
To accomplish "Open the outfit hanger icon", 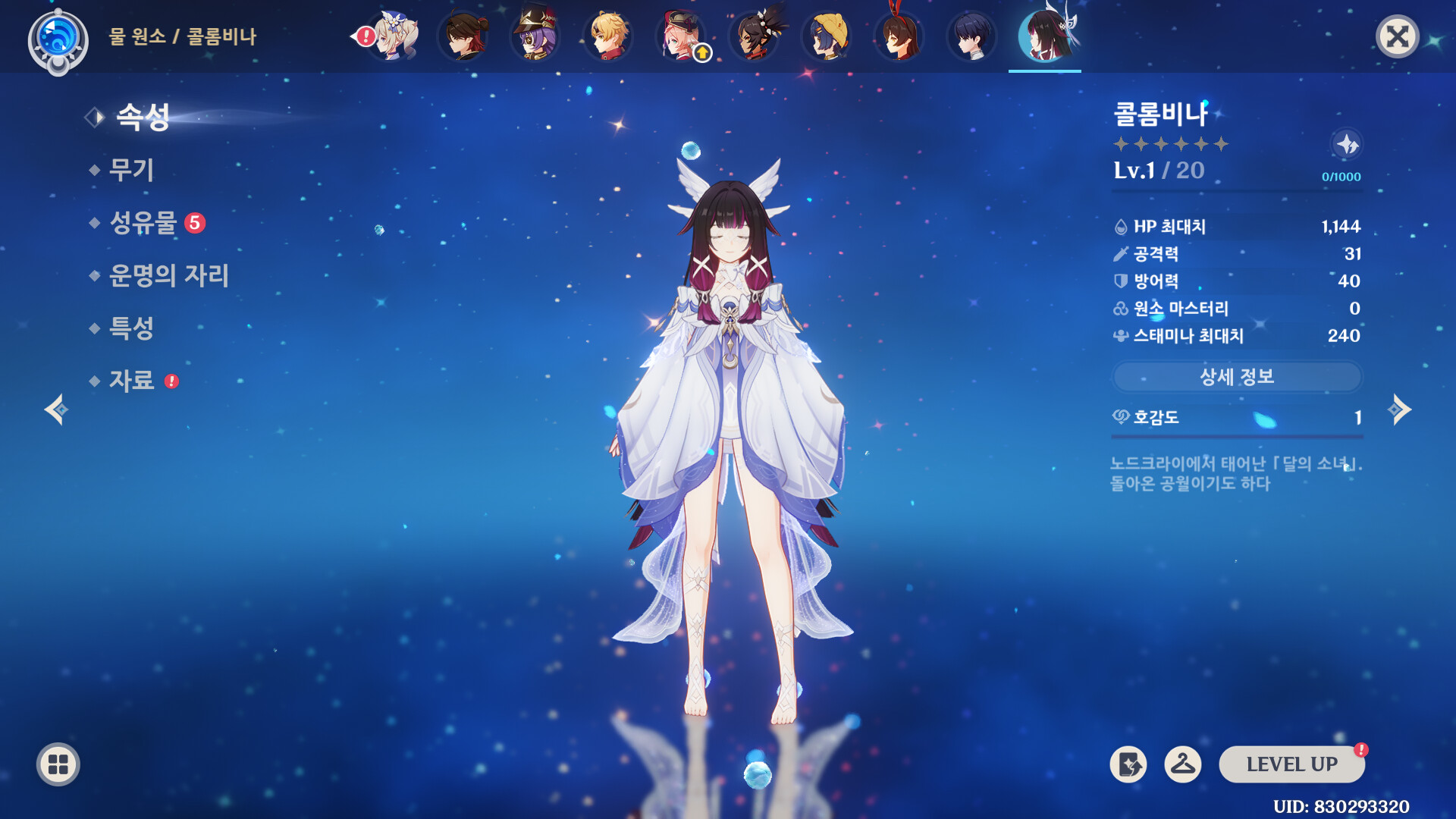I will (1182, 764).
